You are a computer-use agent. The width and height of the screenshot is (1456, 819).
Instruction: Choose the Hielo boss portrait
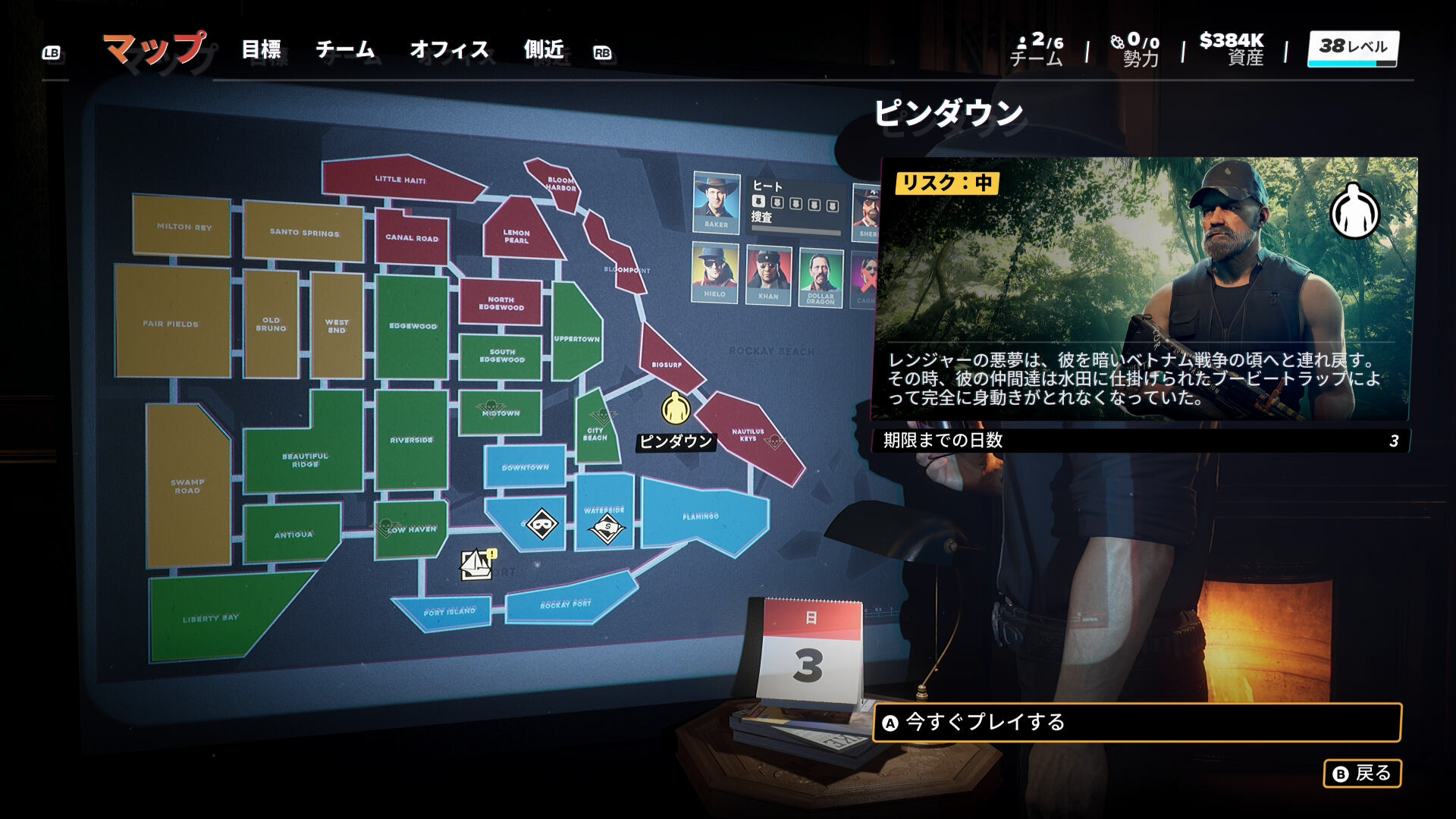(714, 273)
